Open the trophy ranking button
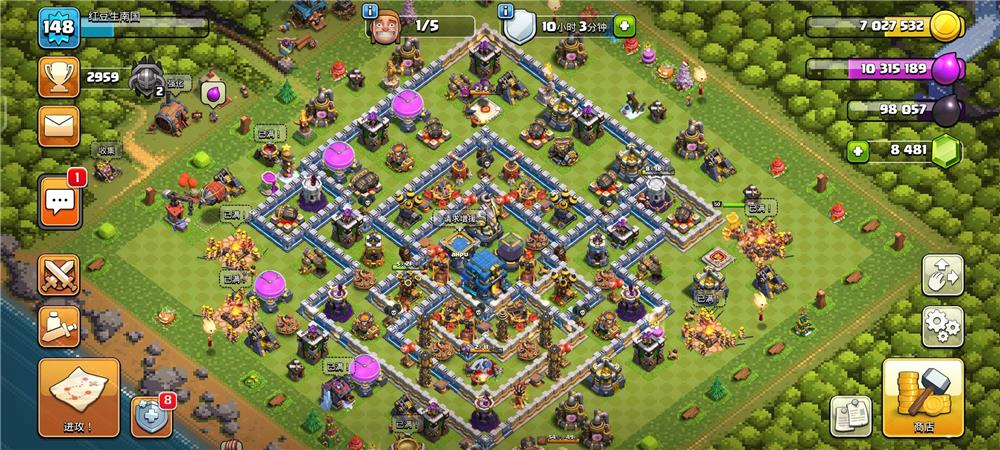Viewport: 1000px width, 450px height. pos(58,77)
